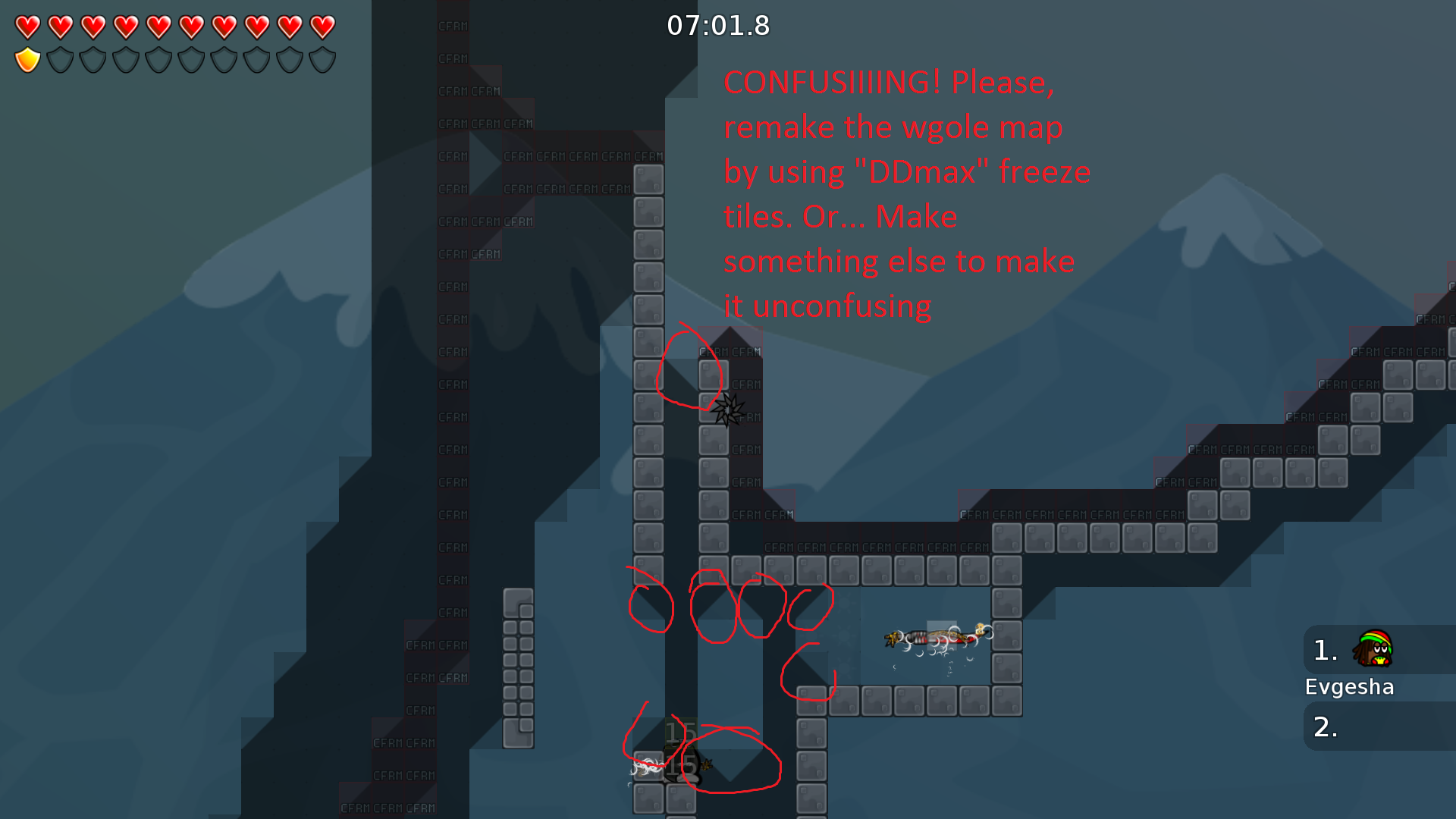Click the last heart in the health row
This screenshot has width=1456, height=819.
click(x=322, y=27)
